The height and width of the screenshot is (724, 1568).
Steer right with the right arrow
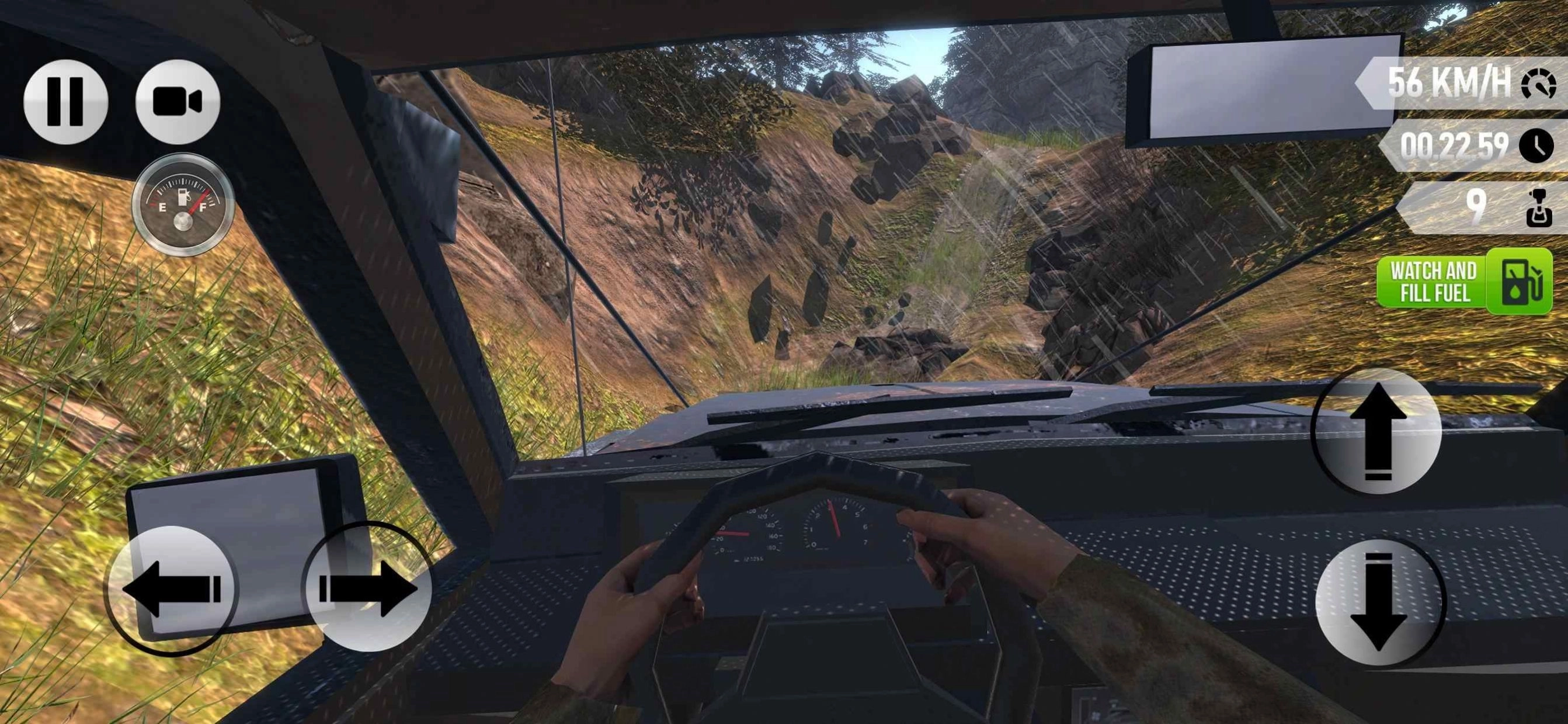point(368,588)
